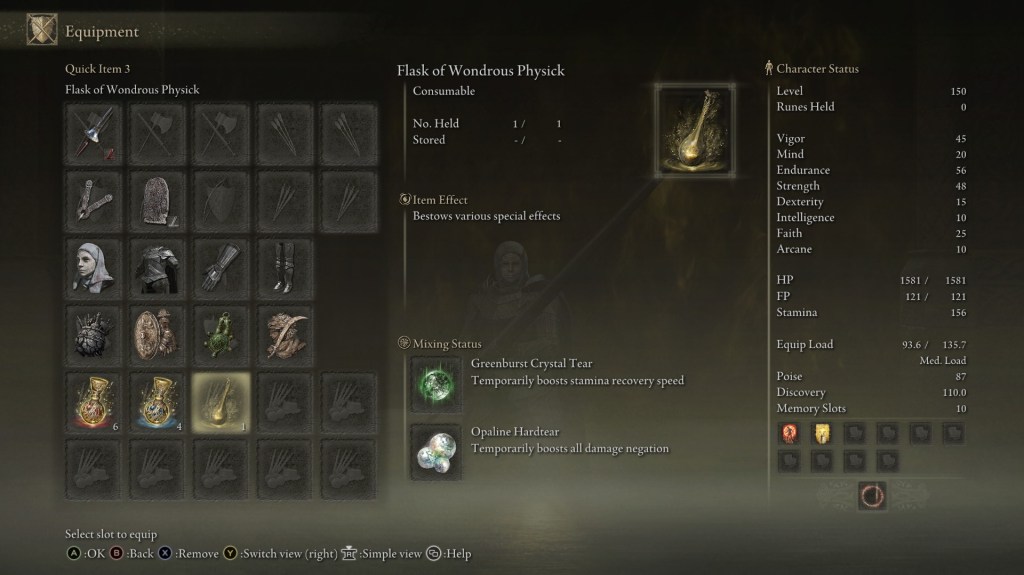Select the Flask of Cerulean Tears slot

click(x=157, y=401)
